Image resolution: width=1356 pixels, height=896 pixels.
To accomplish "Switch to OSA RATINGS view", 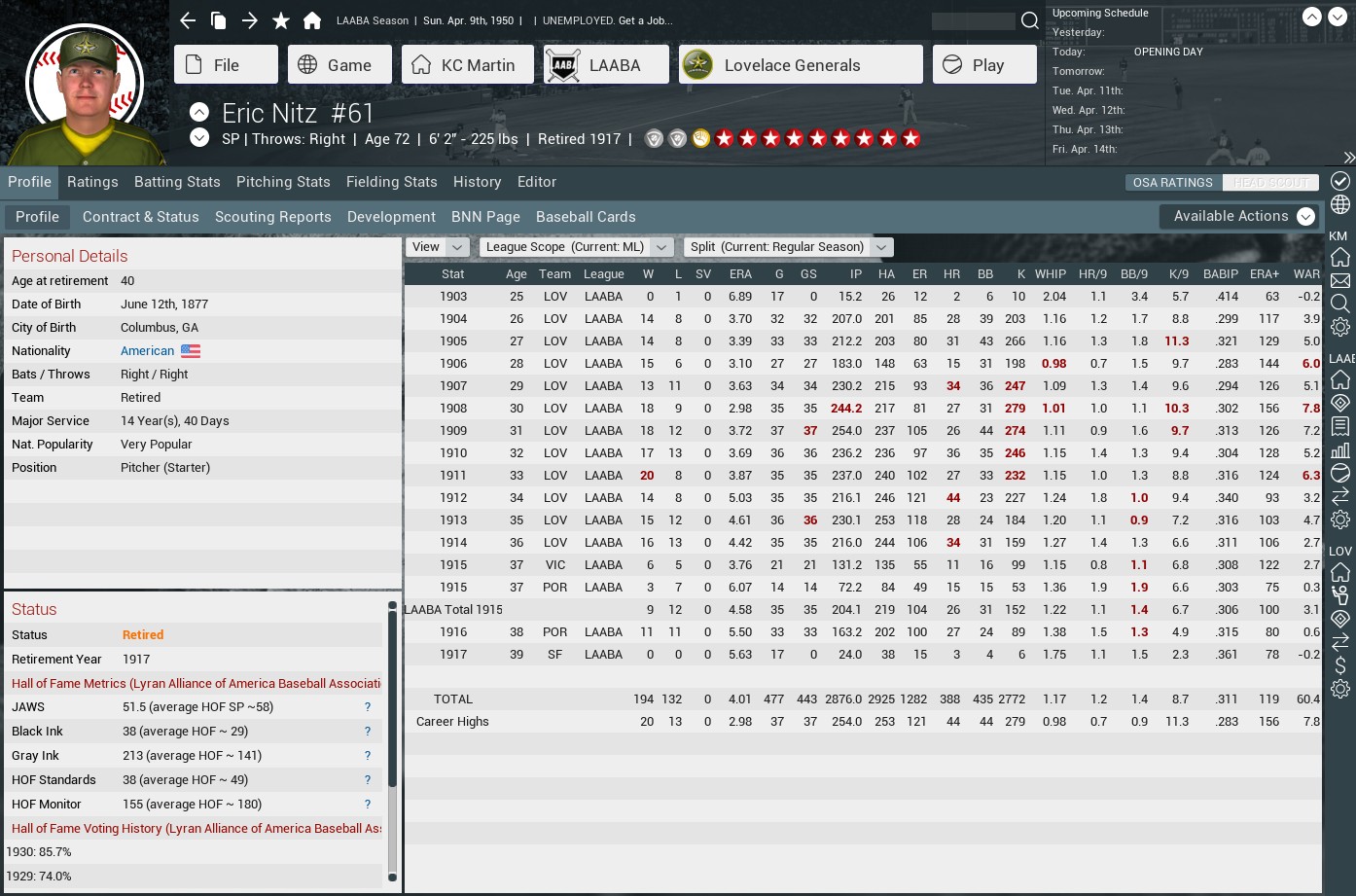I will [x=1171, y=182].
